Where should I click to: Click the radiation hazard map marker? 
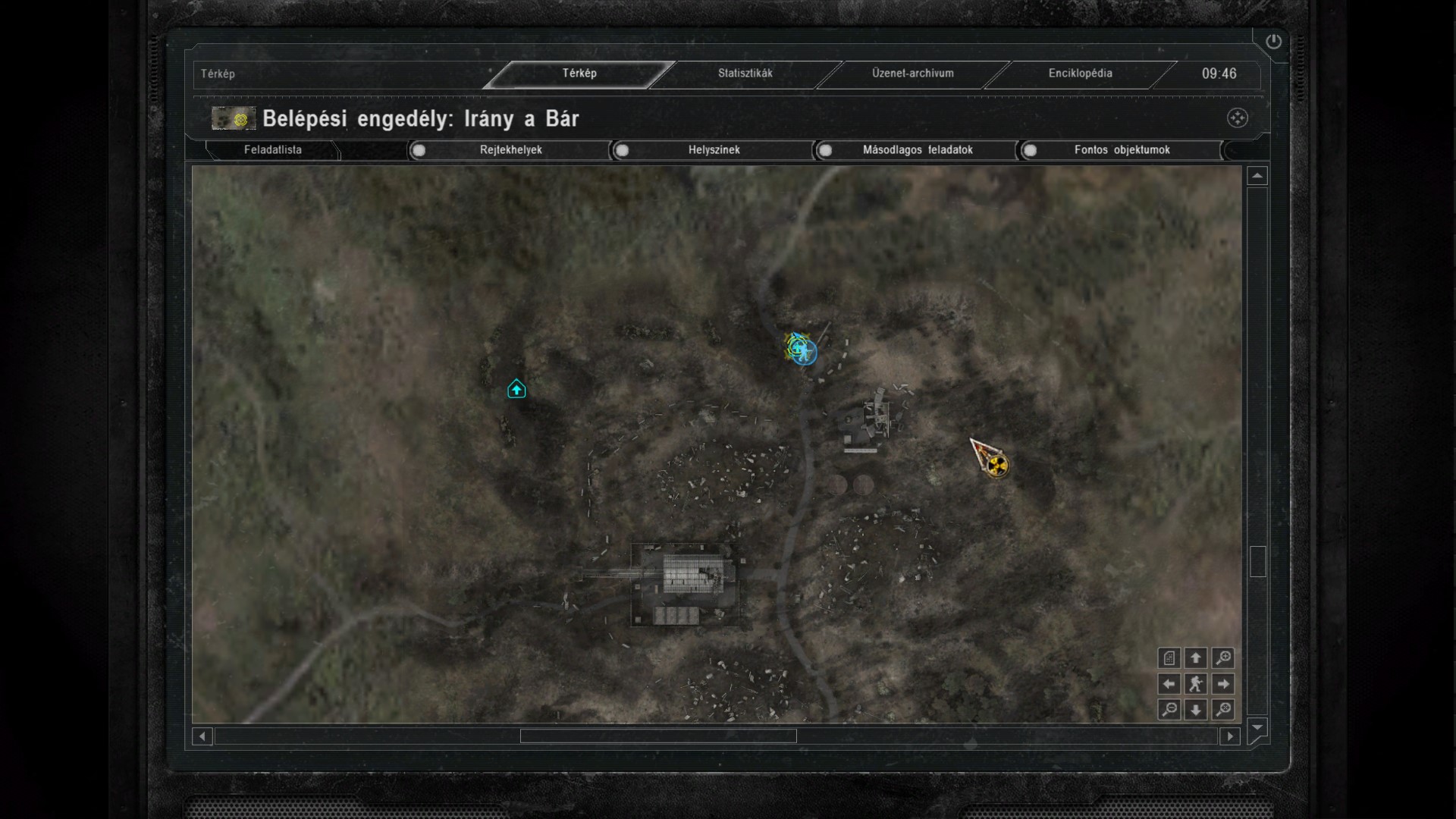998,465
